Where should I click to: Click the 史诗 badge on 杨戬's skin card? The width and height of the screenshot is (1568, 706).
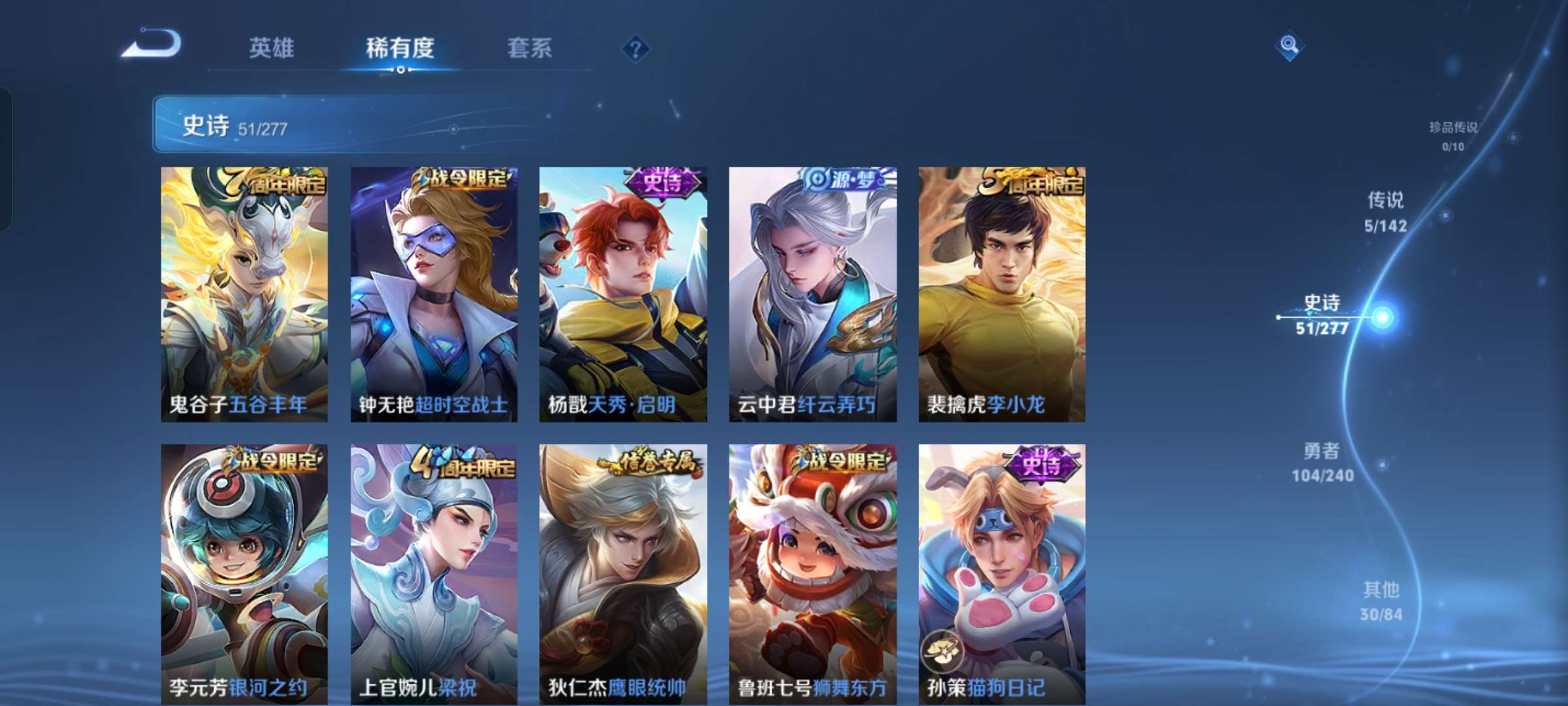pos(660,185)
